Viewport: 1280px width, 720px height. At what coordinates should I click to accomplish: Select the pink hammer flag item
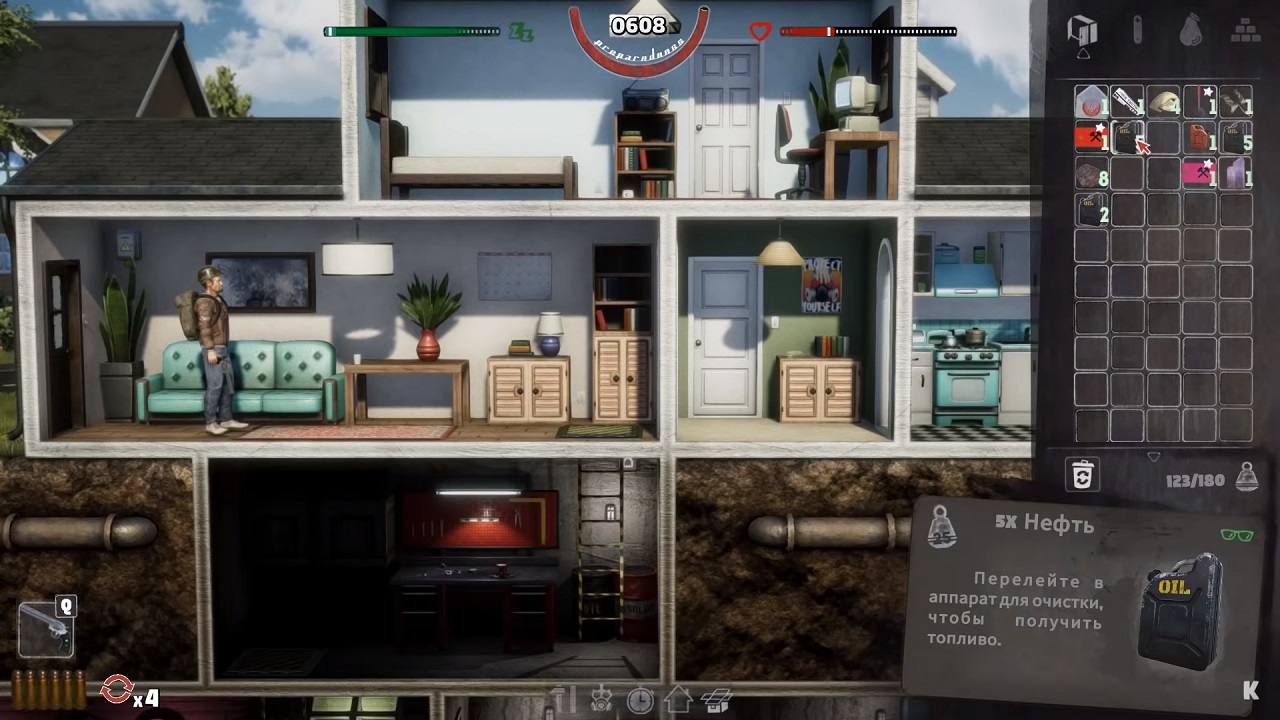click(x=1199, y=174)
